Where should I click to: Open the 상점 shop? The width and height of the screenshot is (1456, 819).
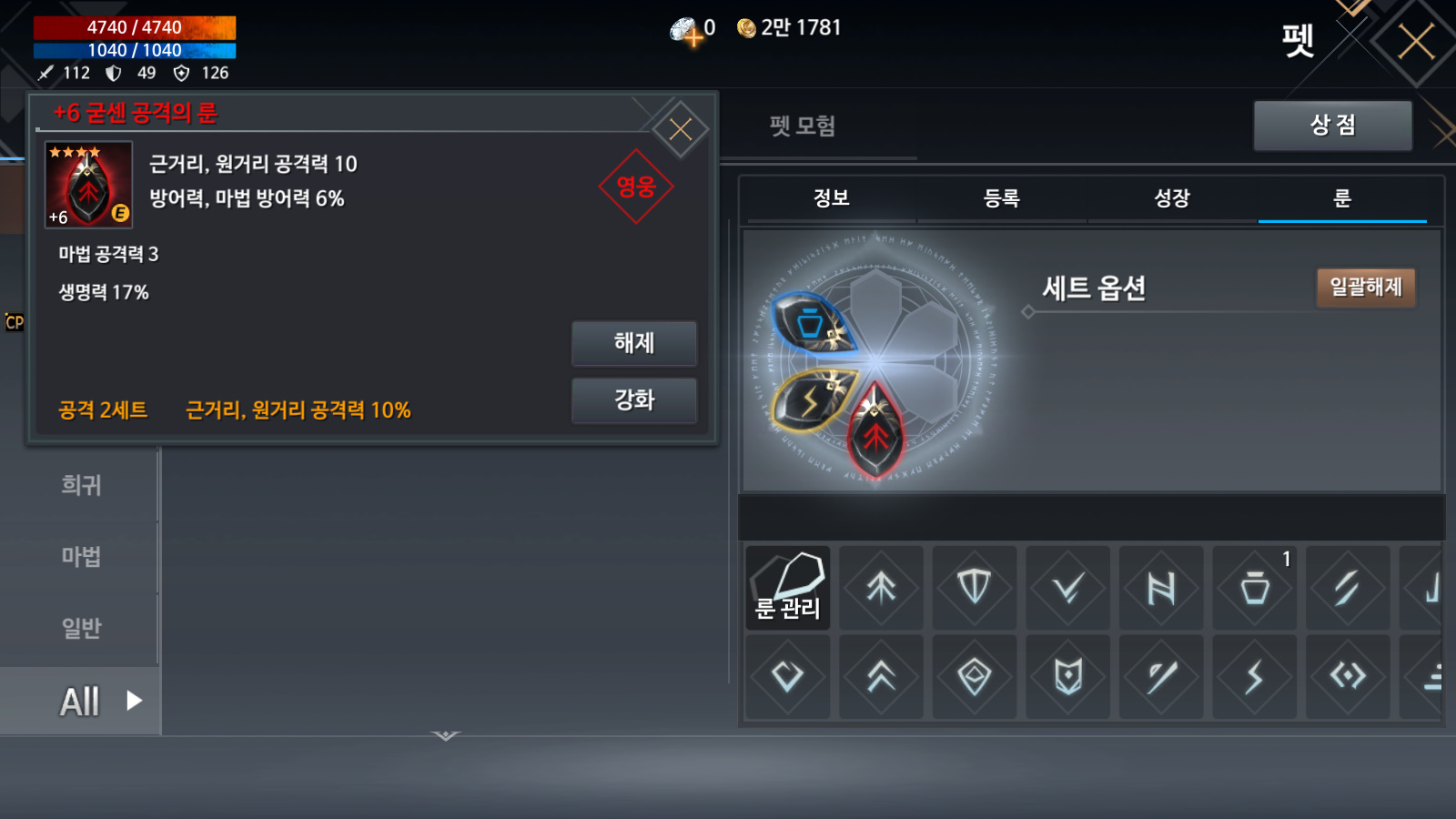(1332, 125)
